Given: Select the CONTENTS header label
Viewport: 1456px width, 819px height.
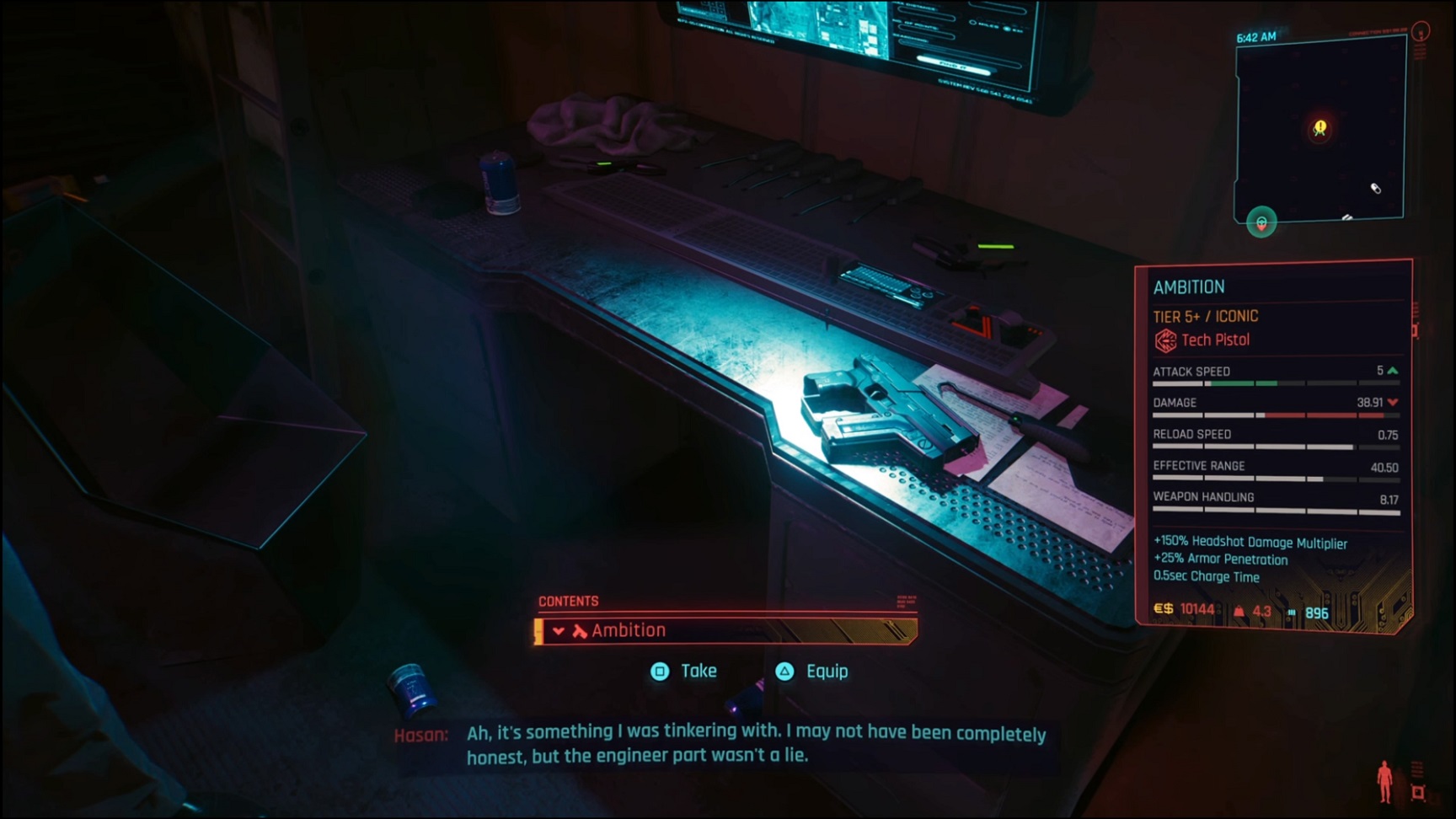Looking at the screenshot, I should [x=569, y=601].
